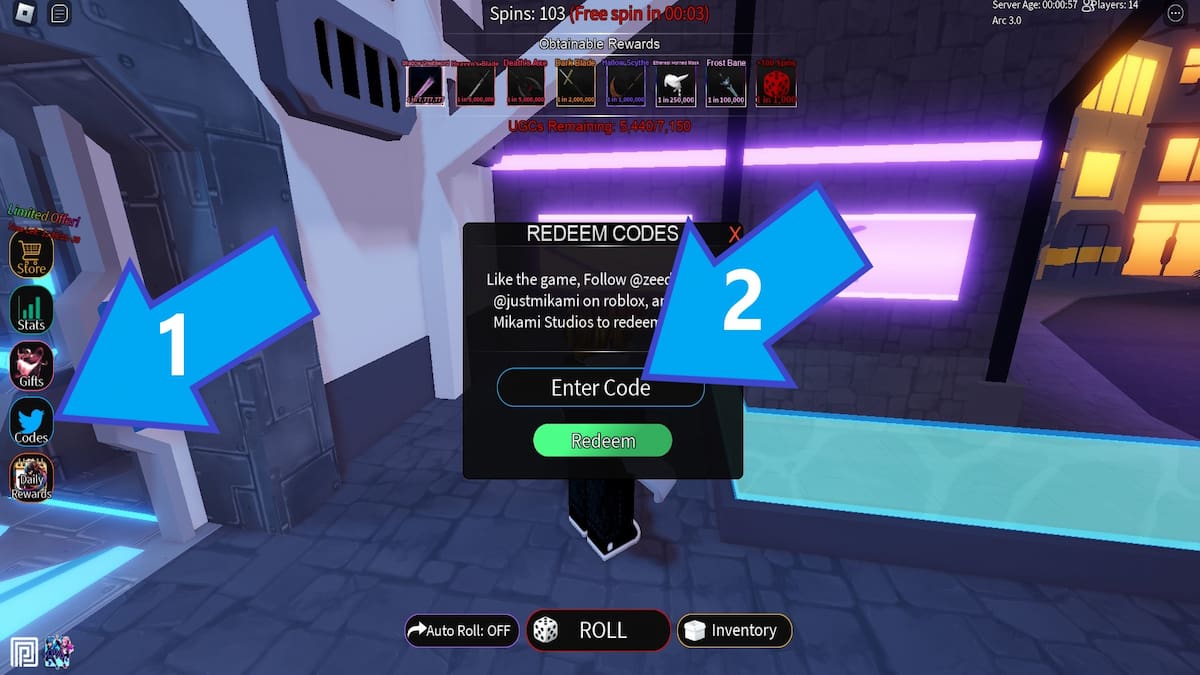Viewport: 1200px width, 675px height.
Task: Open the Inventory
Action: coord(734,630)
